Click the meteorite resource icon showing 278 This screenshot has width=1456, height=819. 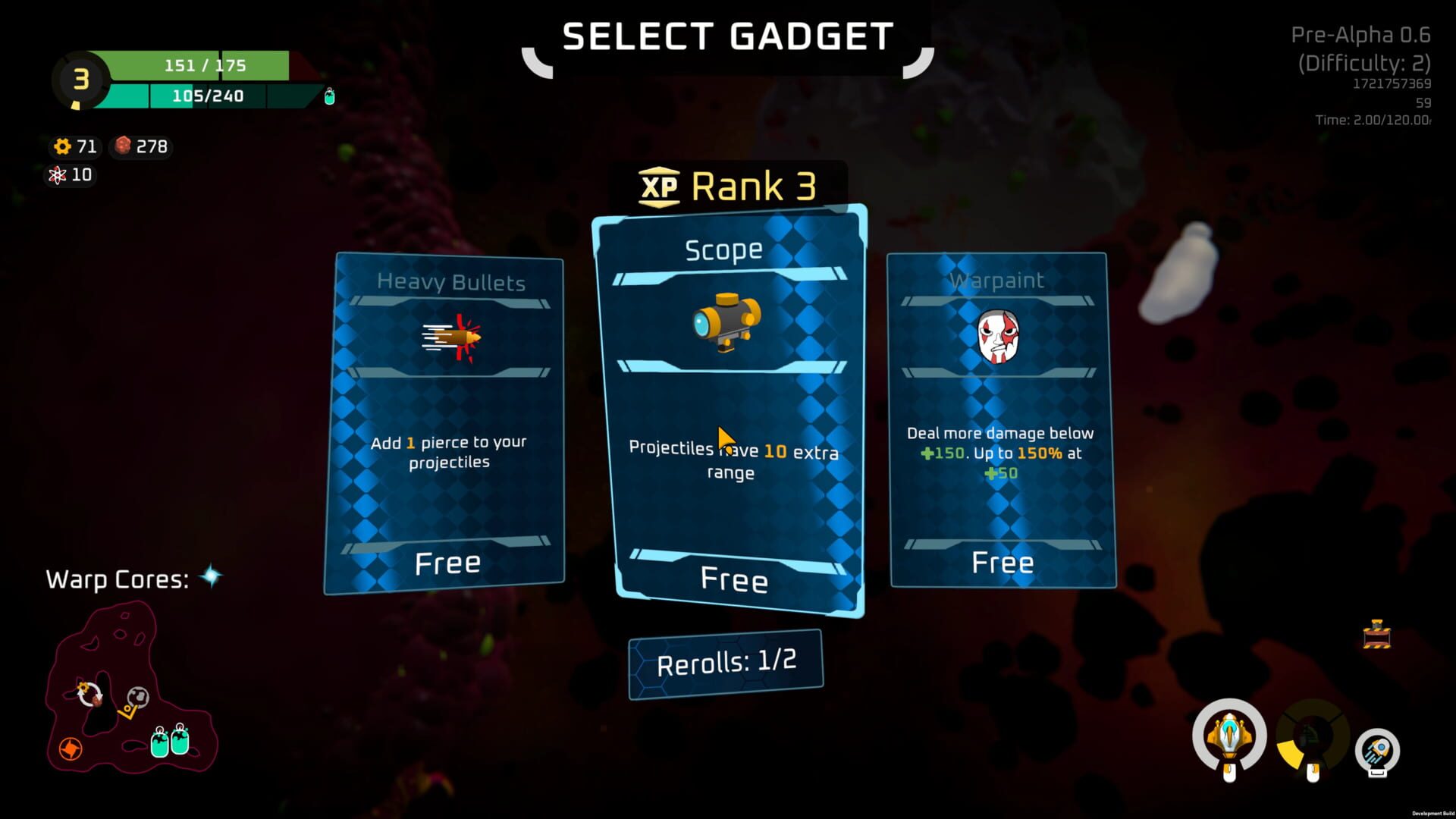point(124,147)
